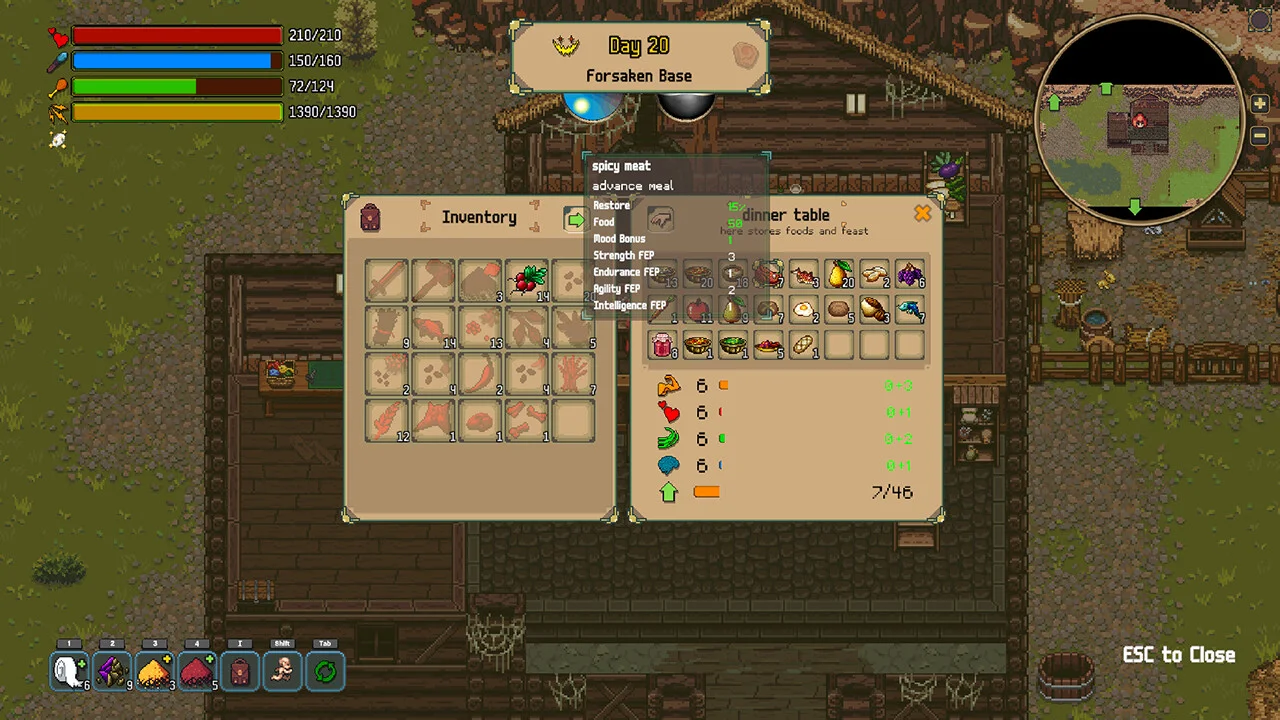Click the green swap arrows icon

tap(325, 671)
